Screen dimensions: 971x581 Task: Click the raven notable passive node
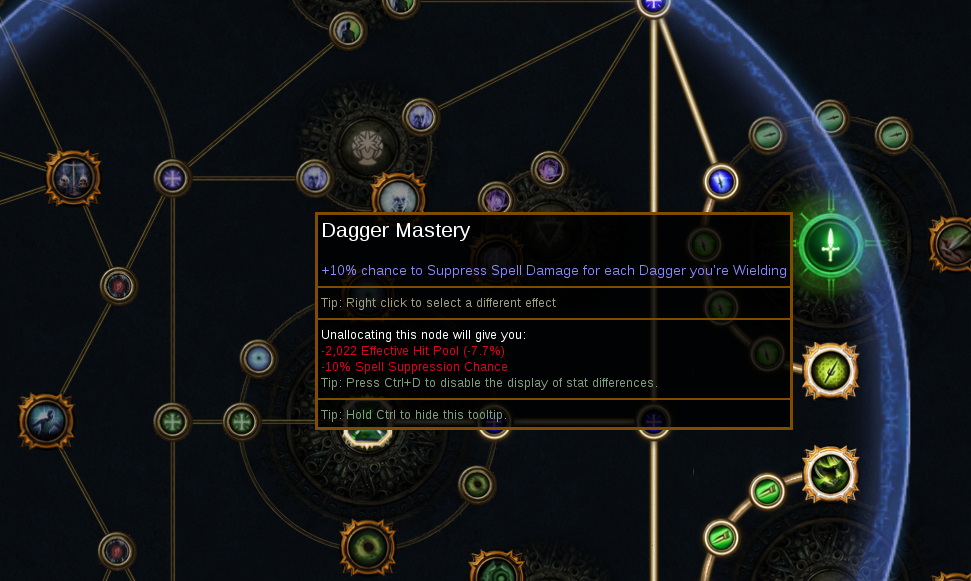[x=45, y=420]
